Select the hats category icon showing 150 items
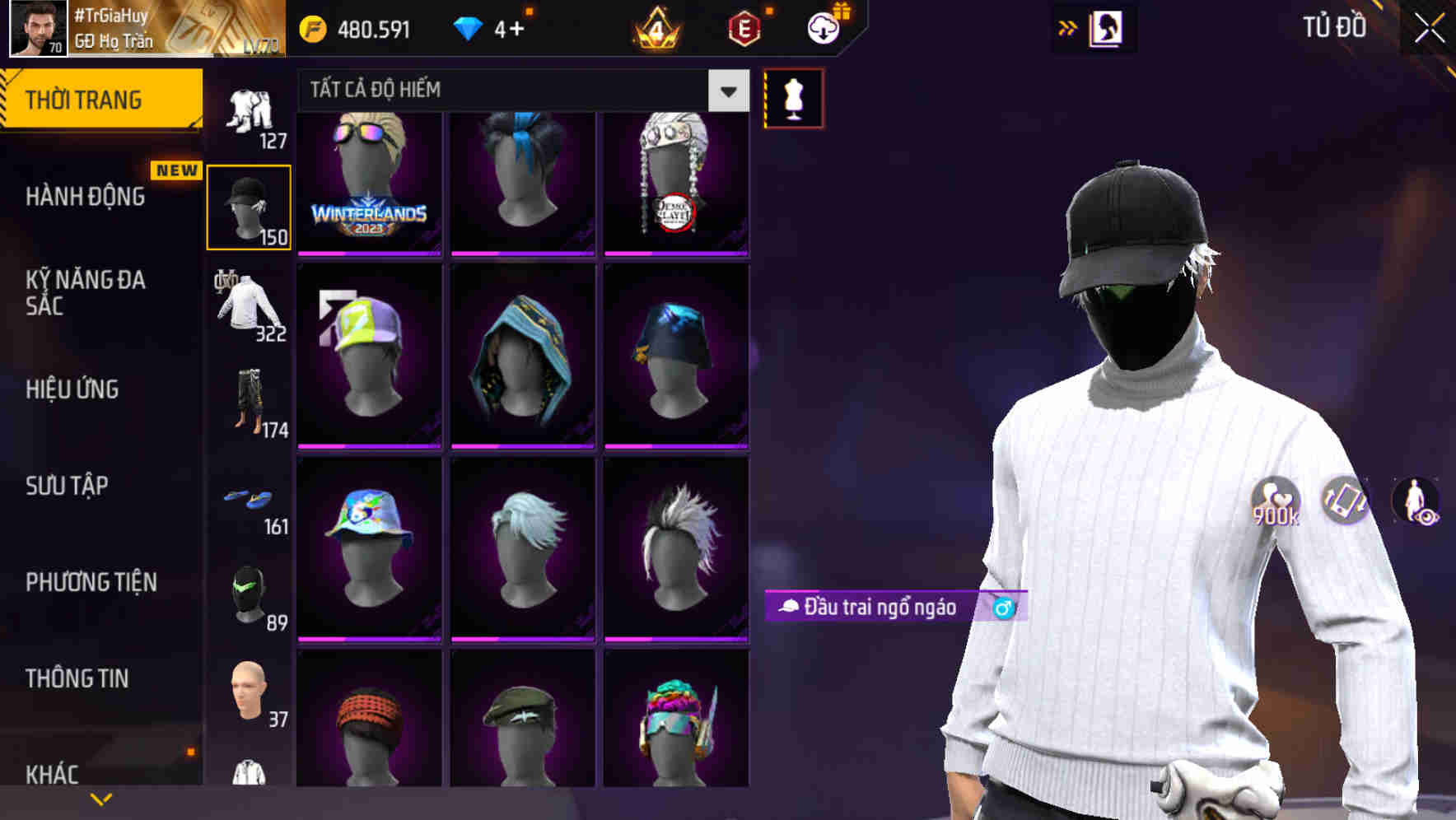1456x820 pixels. [249, 206]
